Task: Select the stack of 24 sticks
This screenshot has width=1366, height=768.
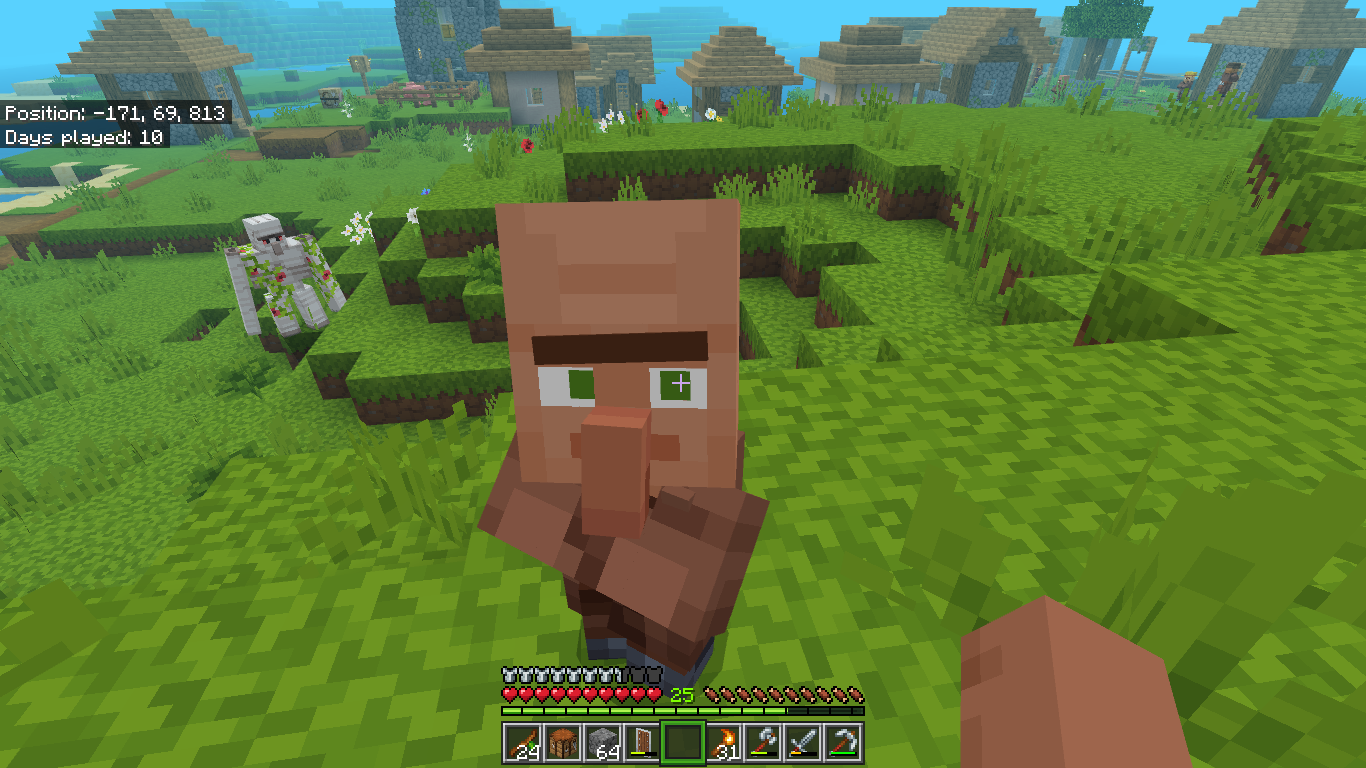Action: (522, 743)
